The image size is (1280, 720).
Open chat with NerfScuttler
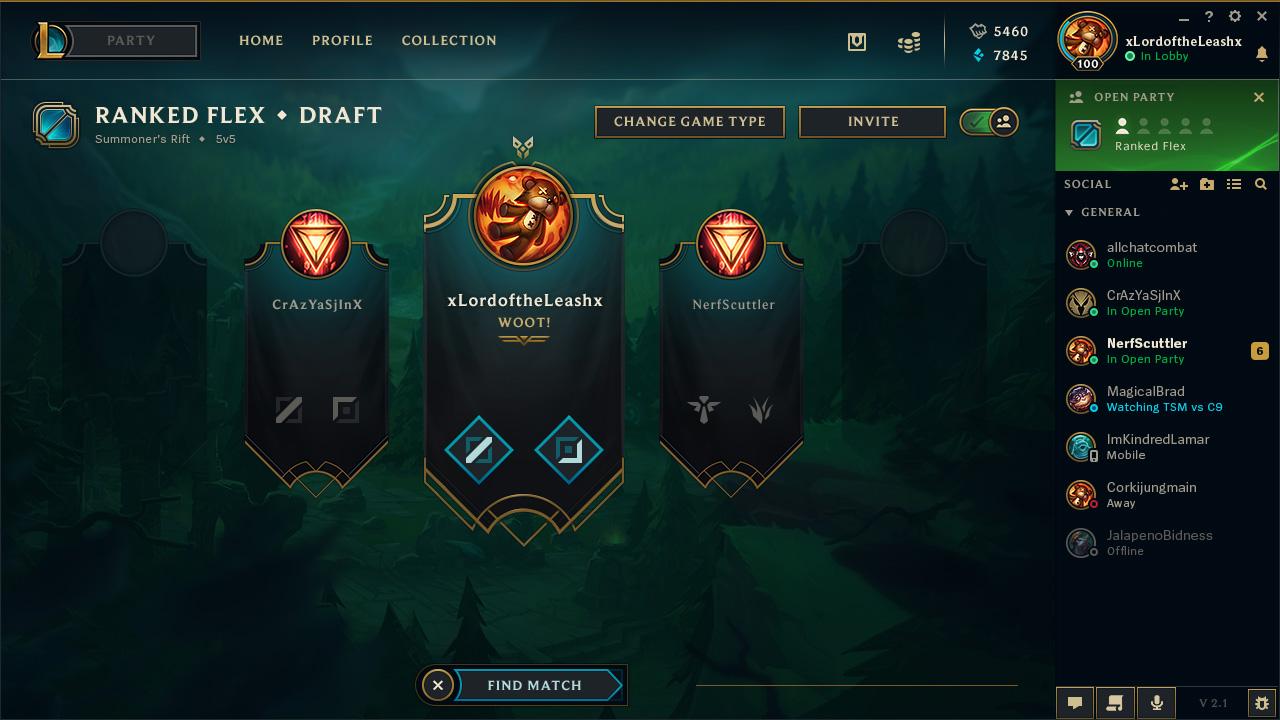tap(1147, 350)
